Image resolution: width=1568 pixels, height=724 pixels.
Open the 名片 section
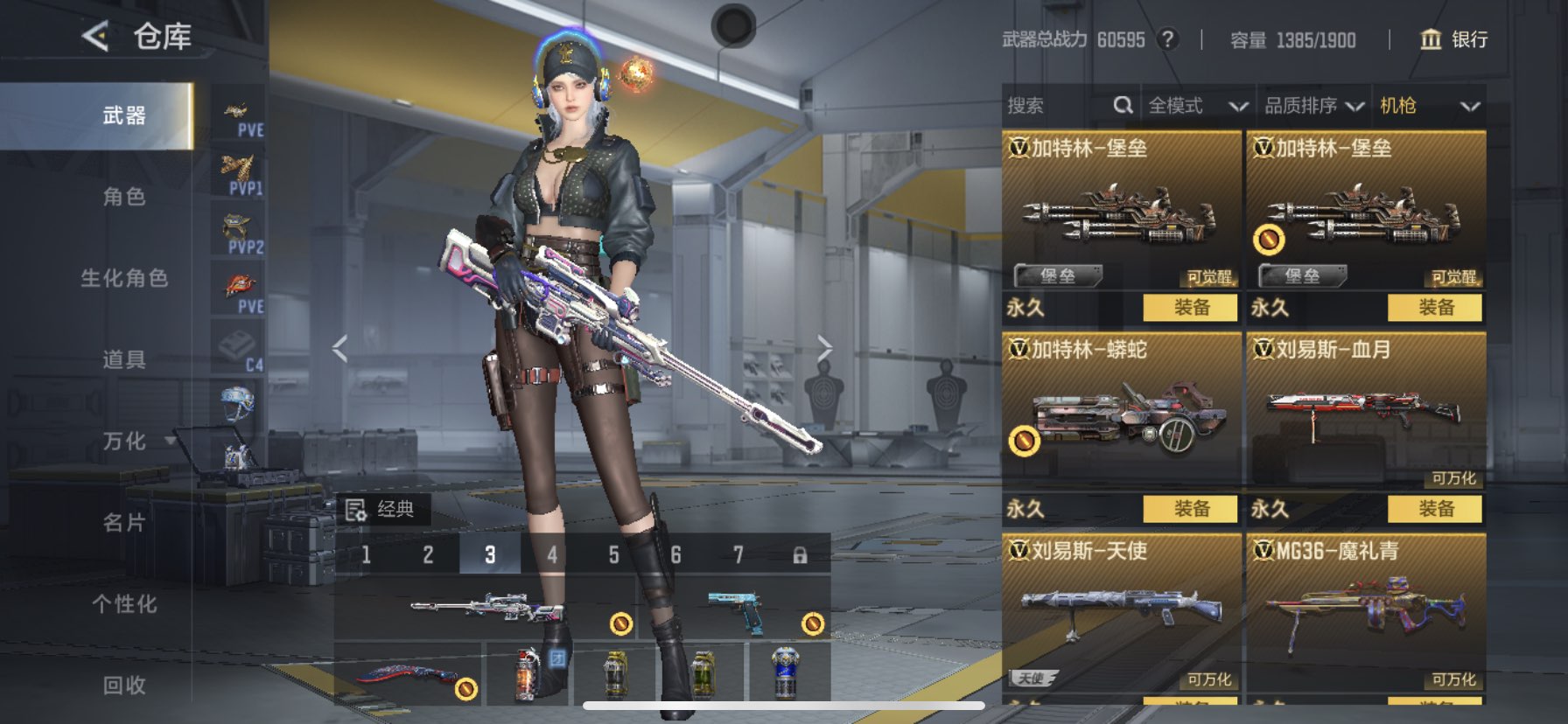[124, 523]
